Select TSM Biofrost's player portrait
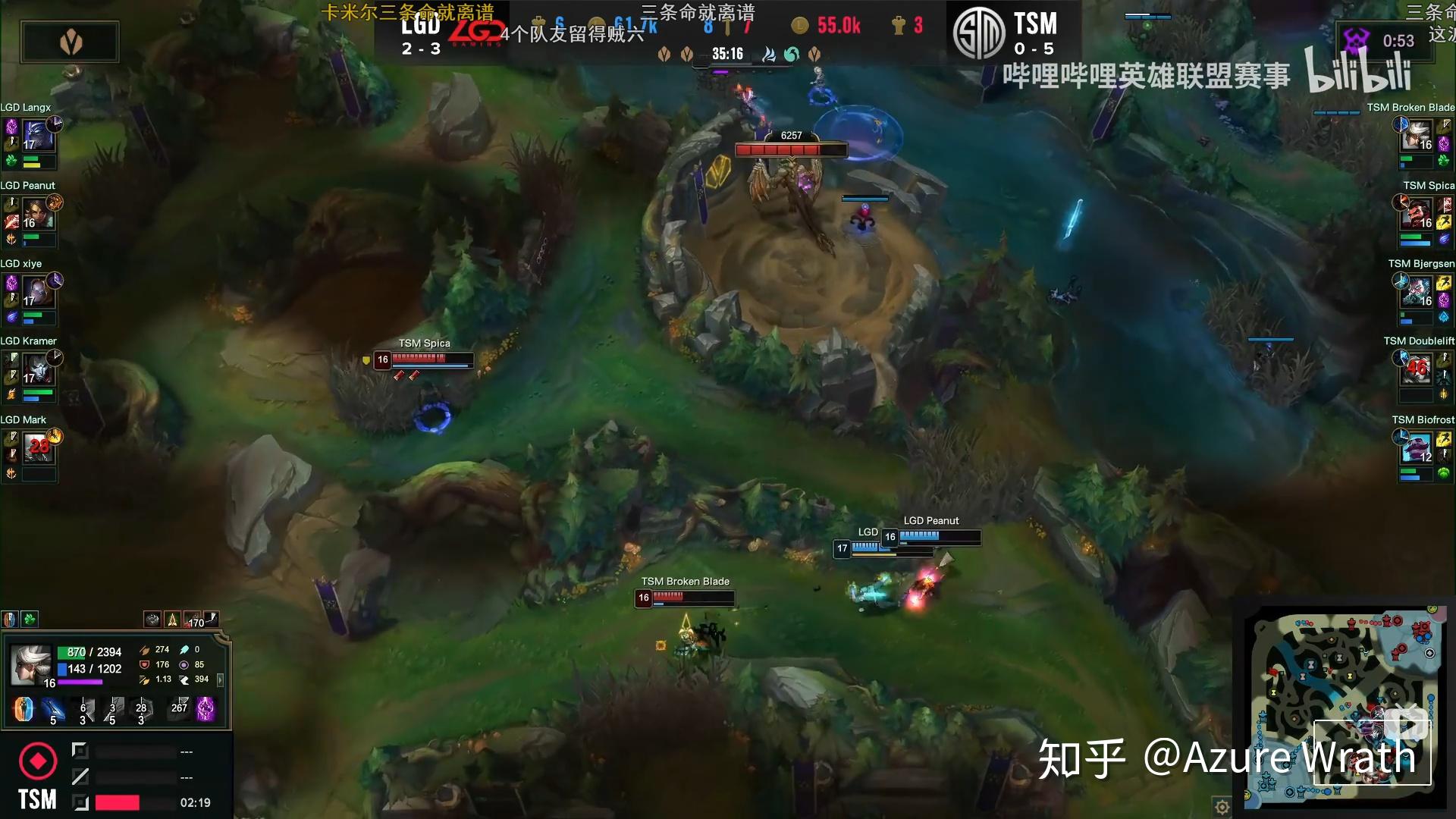The image size is (1456, 819). 1417,448
